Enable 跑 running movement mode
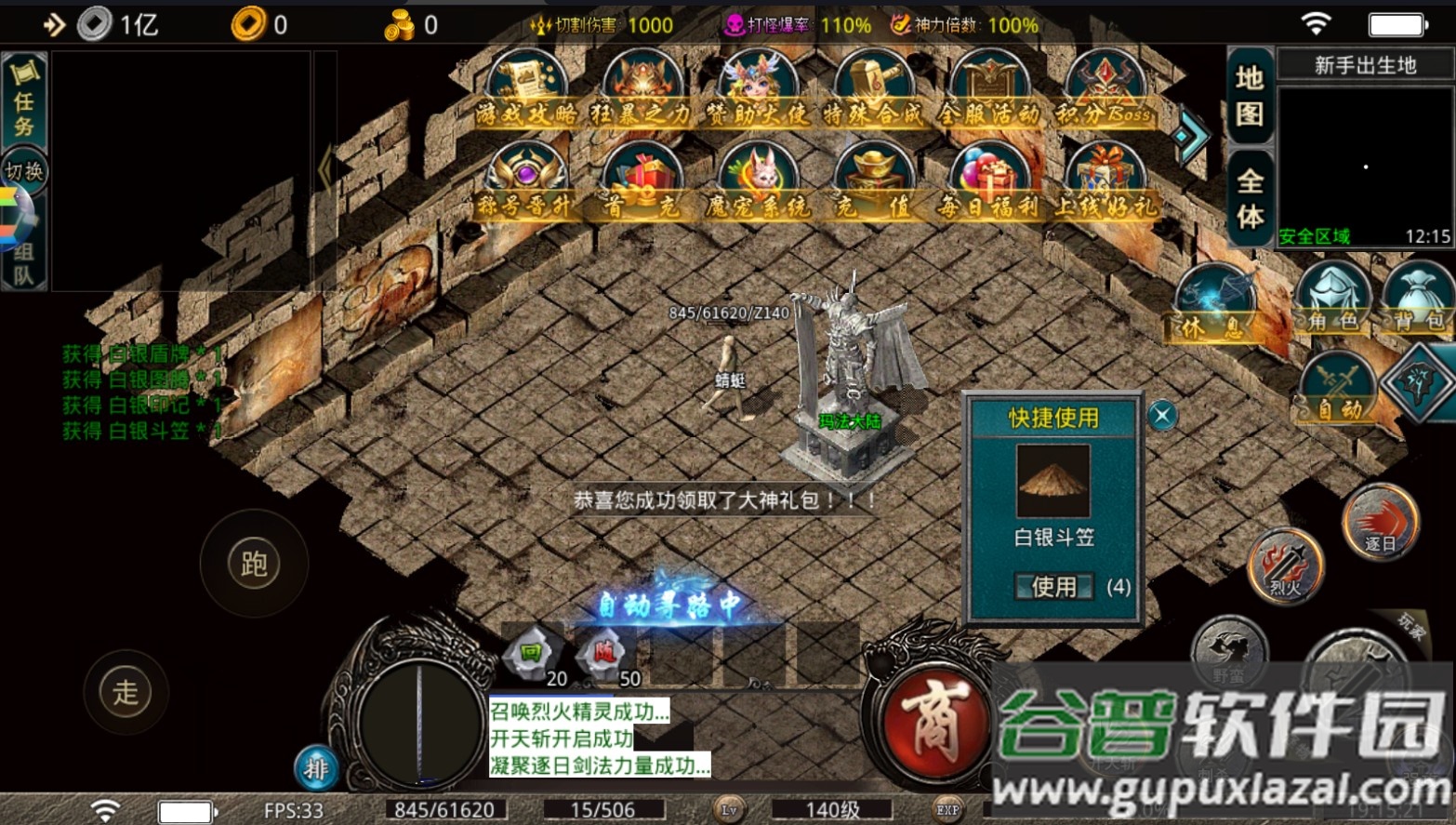Image resolution: width=1456 pixels, height=825 pixels. pyautogui.click(x=253, y=564)
